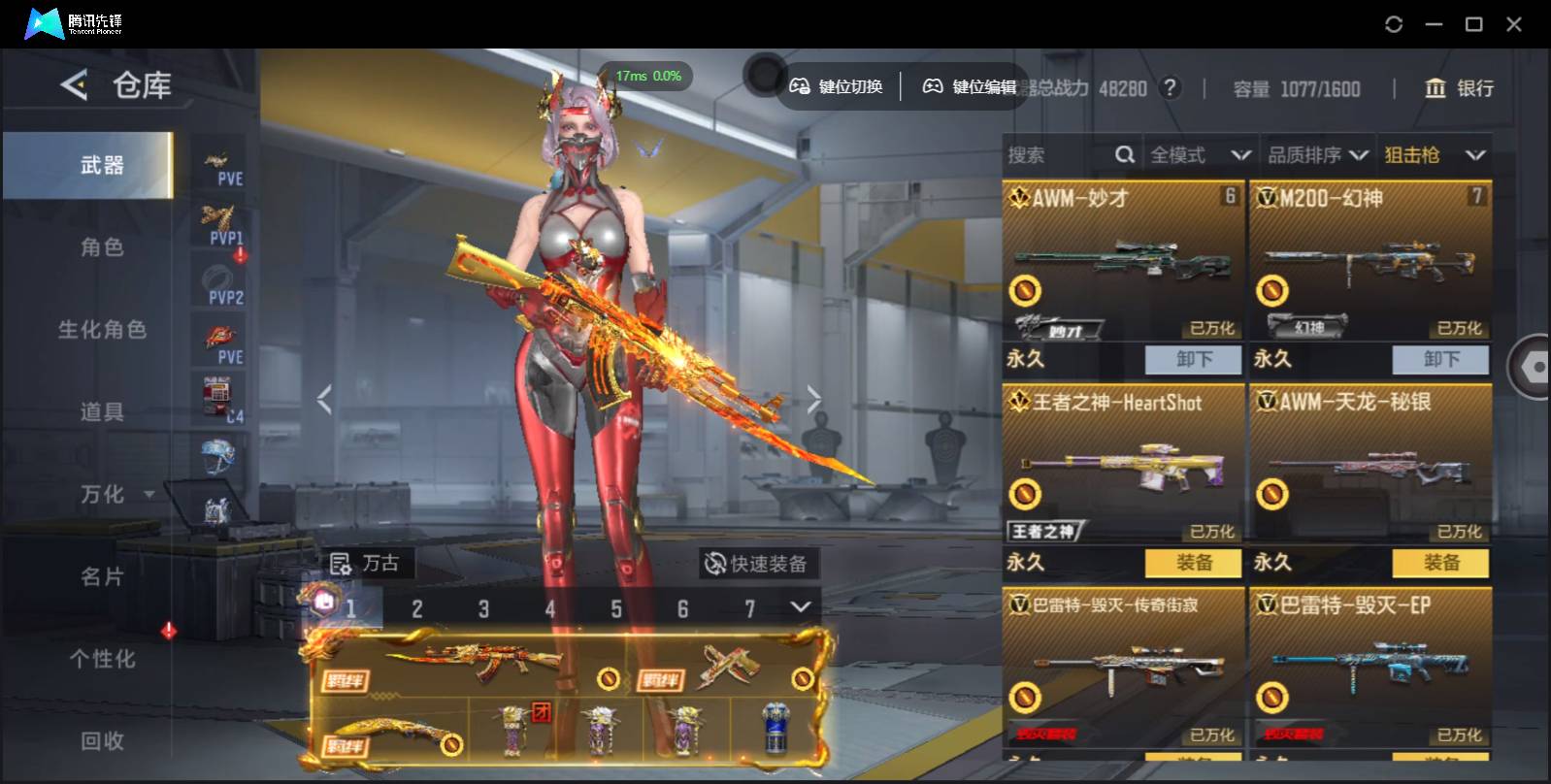1551x784 pixels.
Task: Click the 搜索 search field
Action: pyautogui.click(x=1058, y=155)
